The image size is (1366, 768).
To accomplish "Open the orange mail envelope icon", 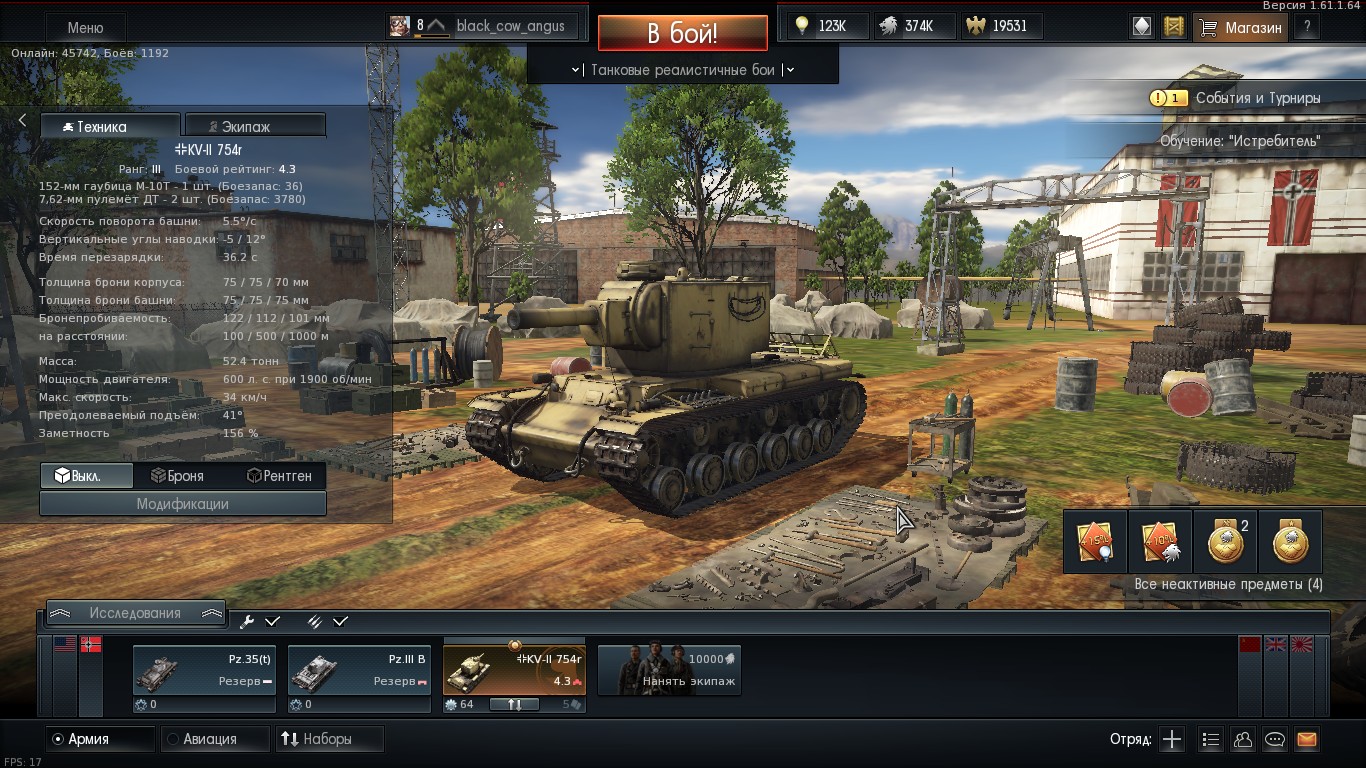I will [x=1306, y=740].
